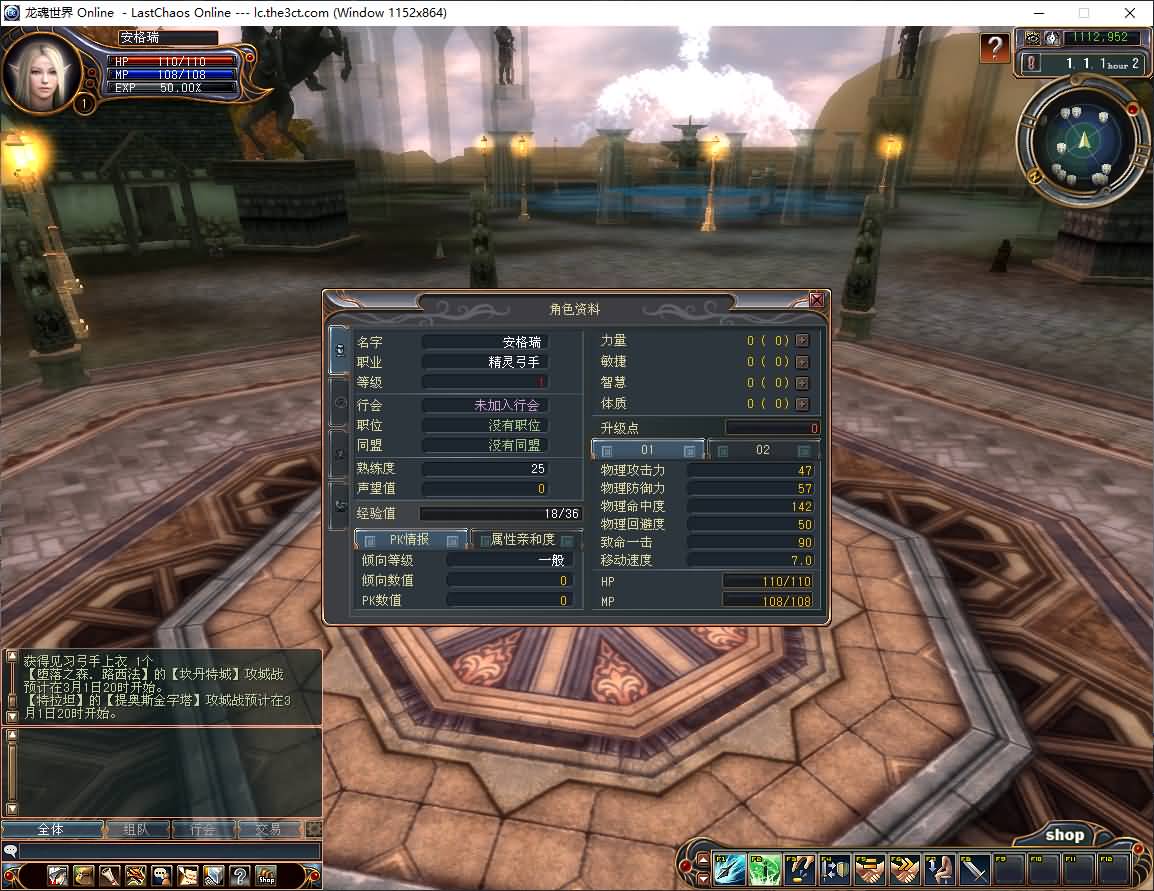Image resolution: width=1154 pixels, height=891 pixels.
Task: Maximize the game window
Action: [1084, 13]
